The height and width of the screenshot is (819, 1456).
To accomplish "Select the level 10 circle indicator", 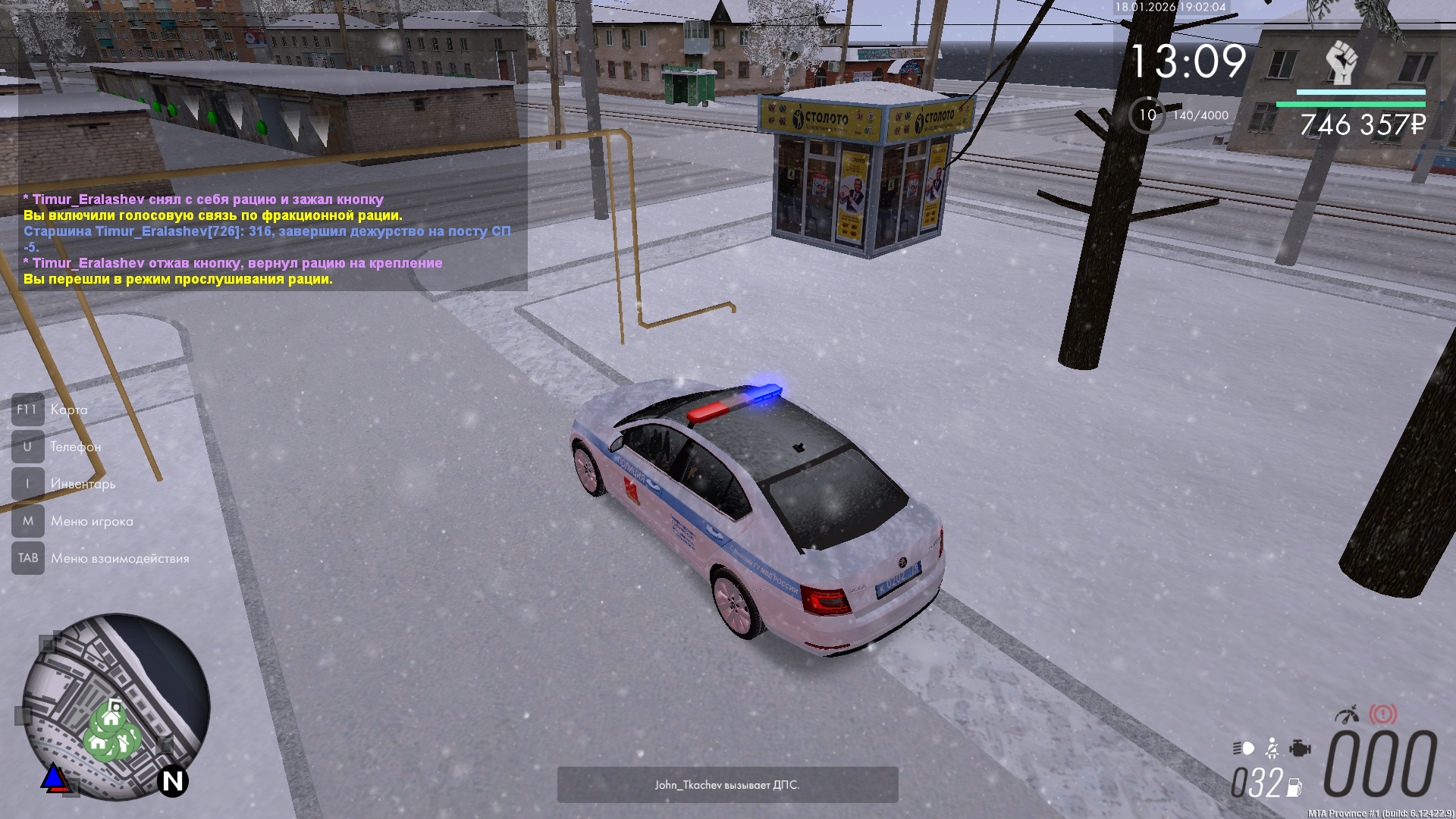I will [1147, 115].
